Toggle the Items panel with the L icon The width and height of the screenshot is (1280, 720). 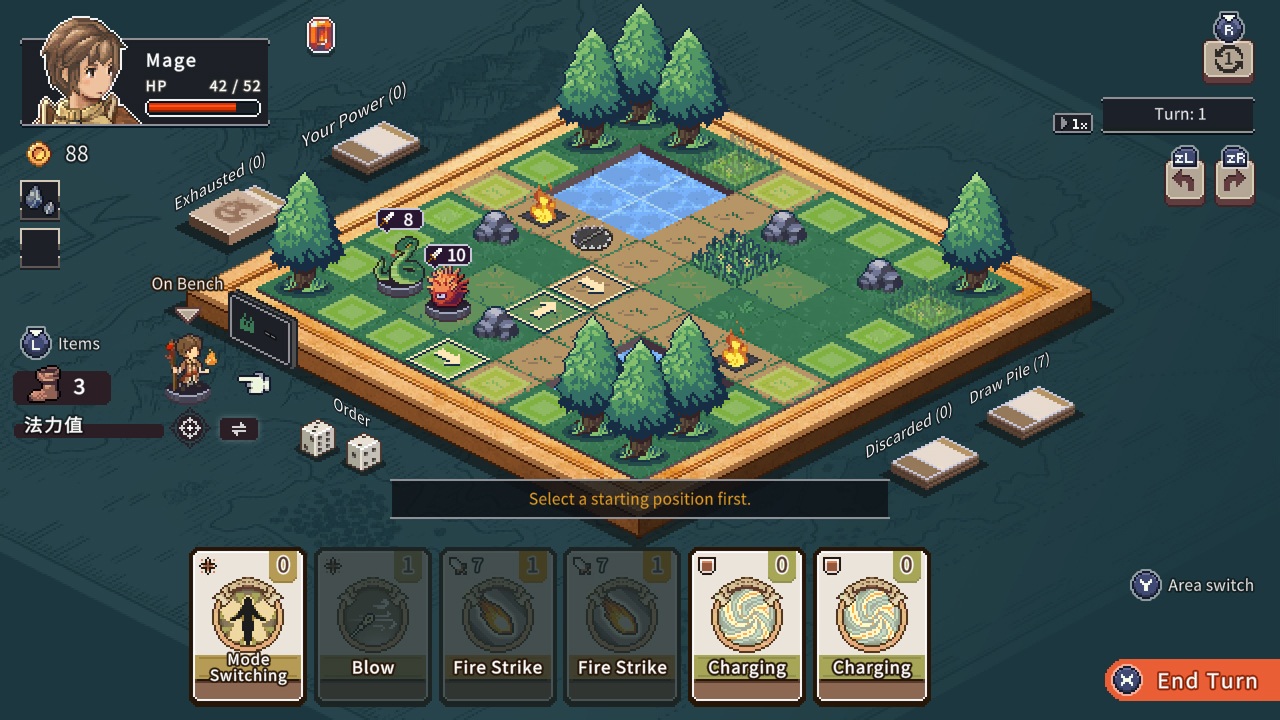[x=36, y=343]
